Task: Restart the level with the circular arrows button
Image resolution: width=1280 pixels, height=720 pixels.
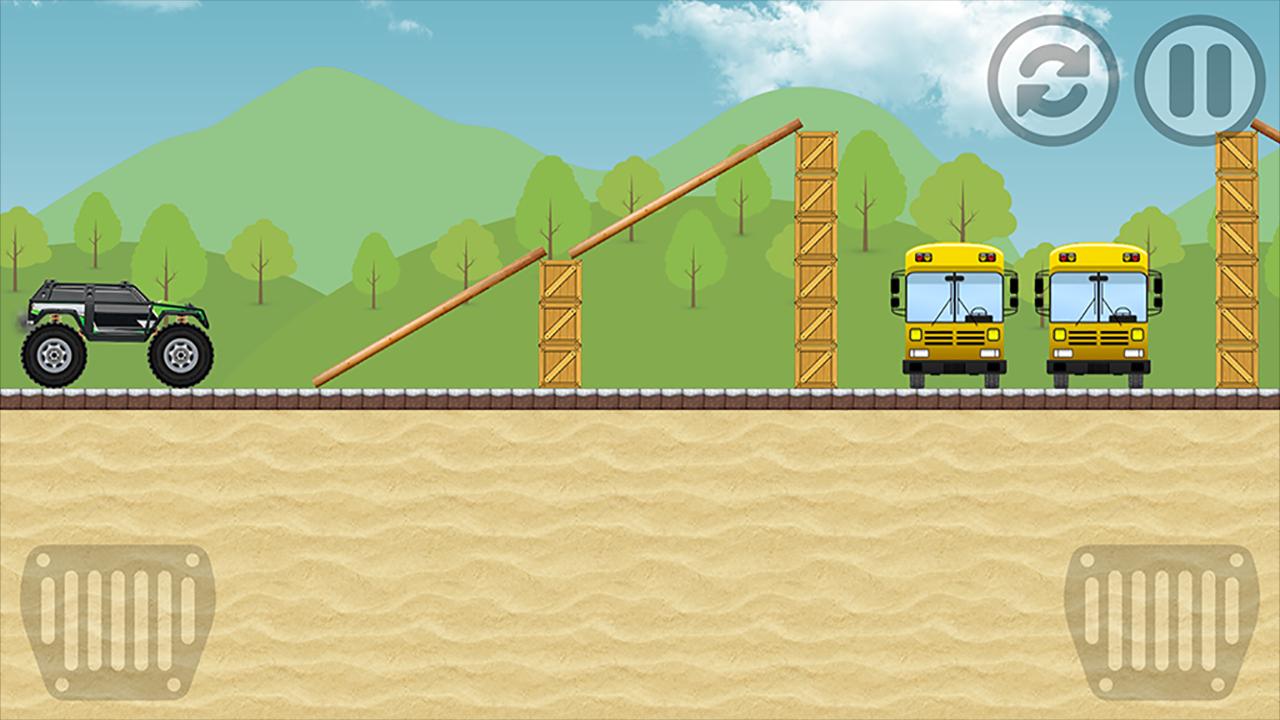Action: point(1053,81)
